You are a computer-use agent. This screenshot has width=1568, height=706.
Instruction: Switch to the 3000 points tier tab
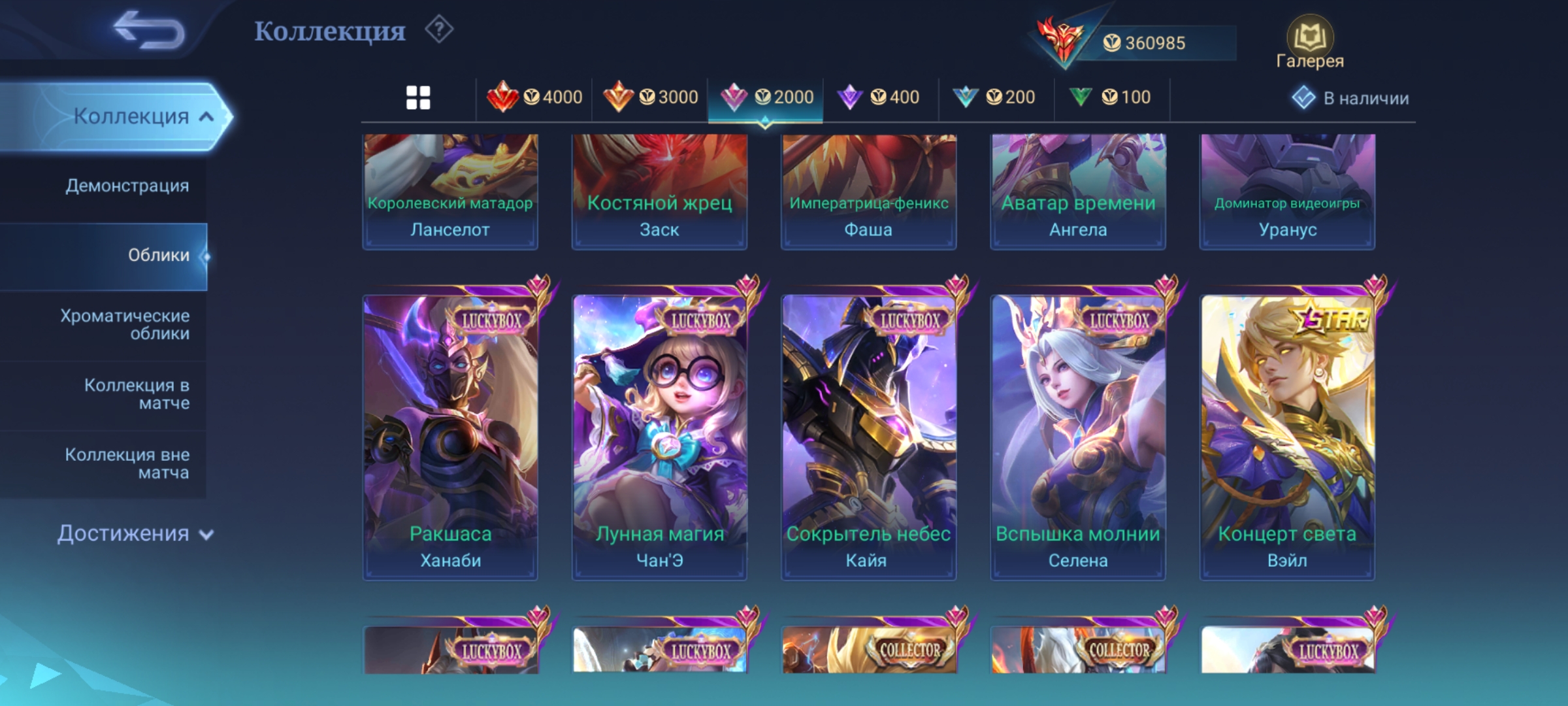pos(650,98)
